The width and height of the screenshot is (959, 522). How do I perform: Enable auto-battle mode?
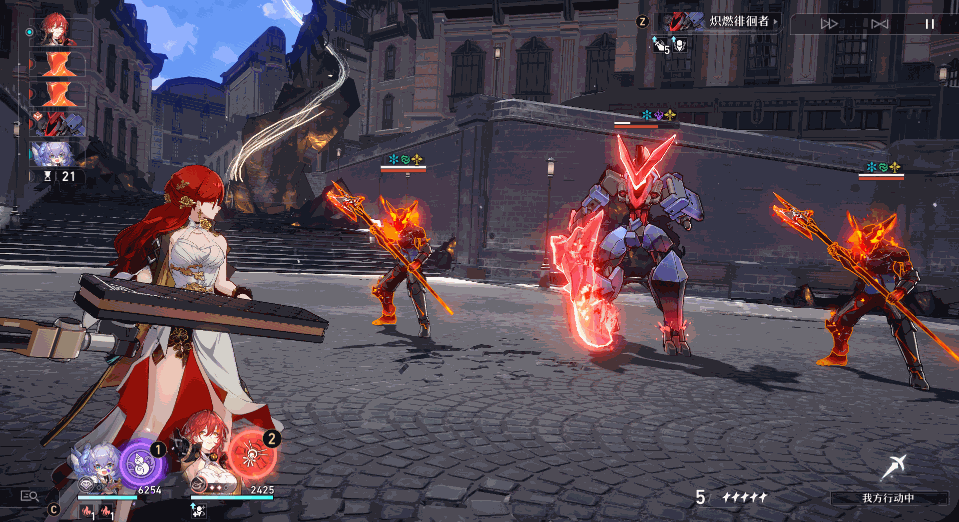[x=880, y=24]
